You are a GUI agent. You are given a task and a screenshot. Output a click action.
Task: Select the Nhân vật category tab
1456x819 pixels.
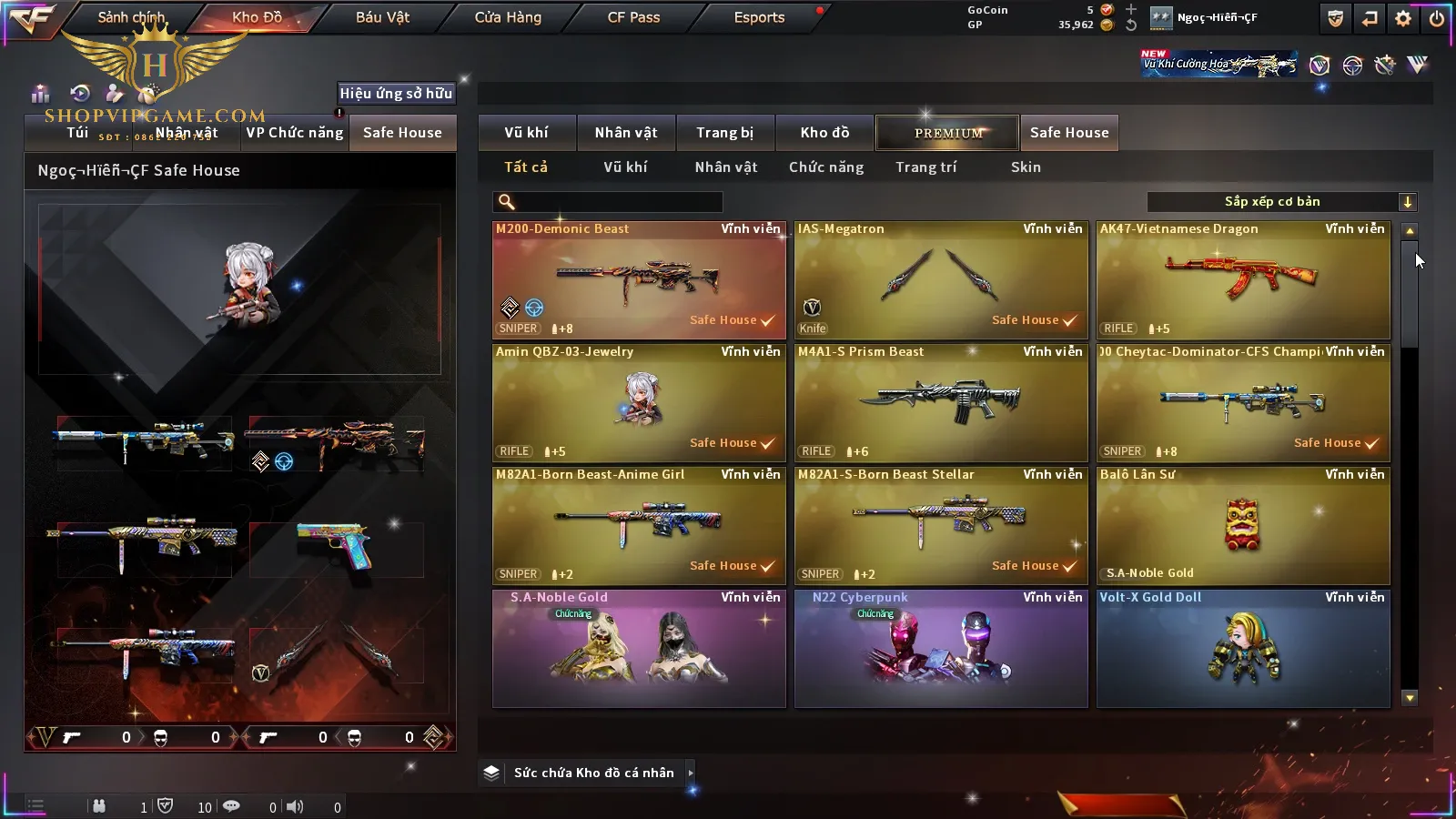(x=626, y=133)
